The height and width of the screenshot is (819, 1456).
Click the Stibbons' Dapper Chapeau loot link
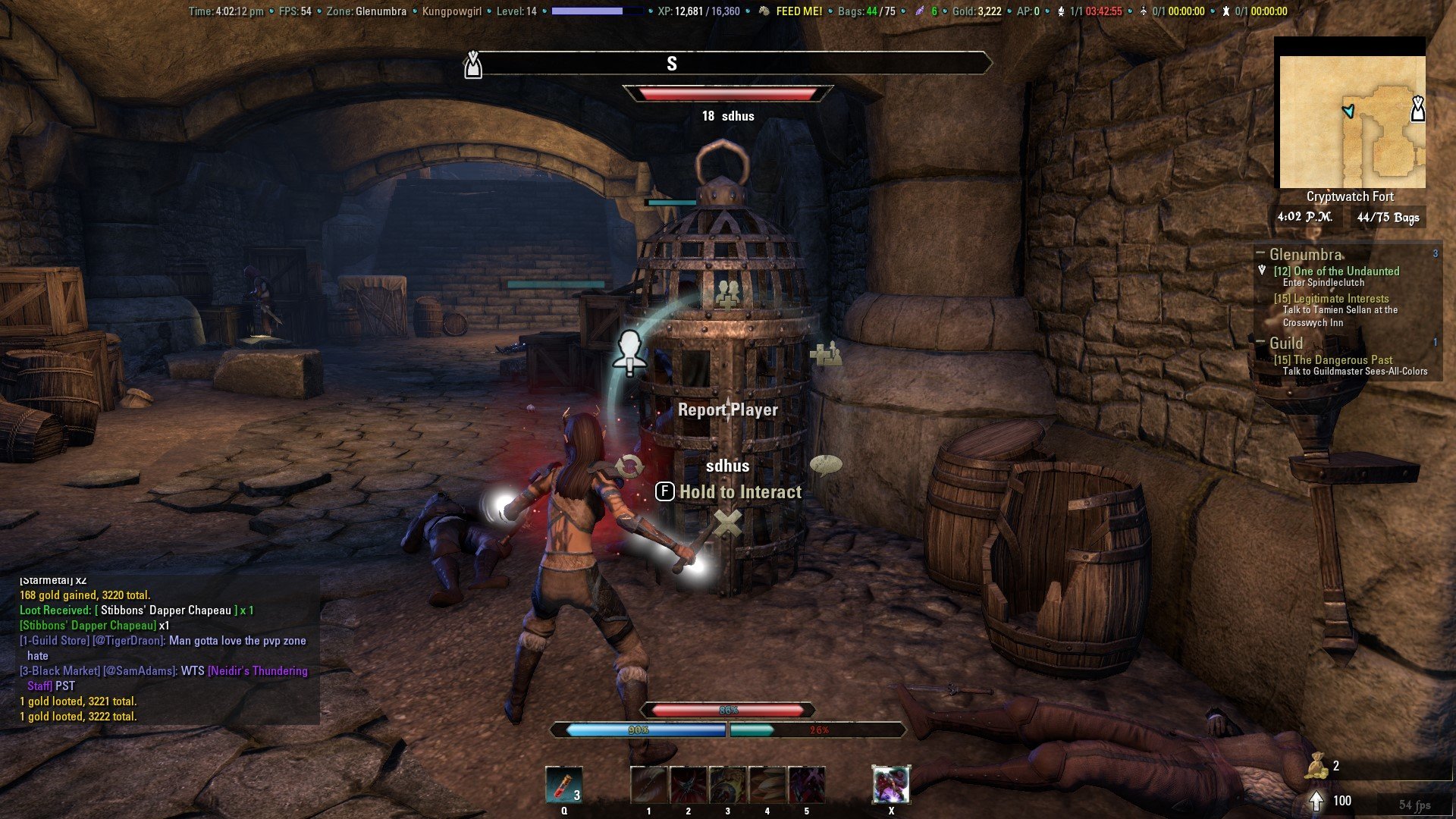tap(165, 610)
